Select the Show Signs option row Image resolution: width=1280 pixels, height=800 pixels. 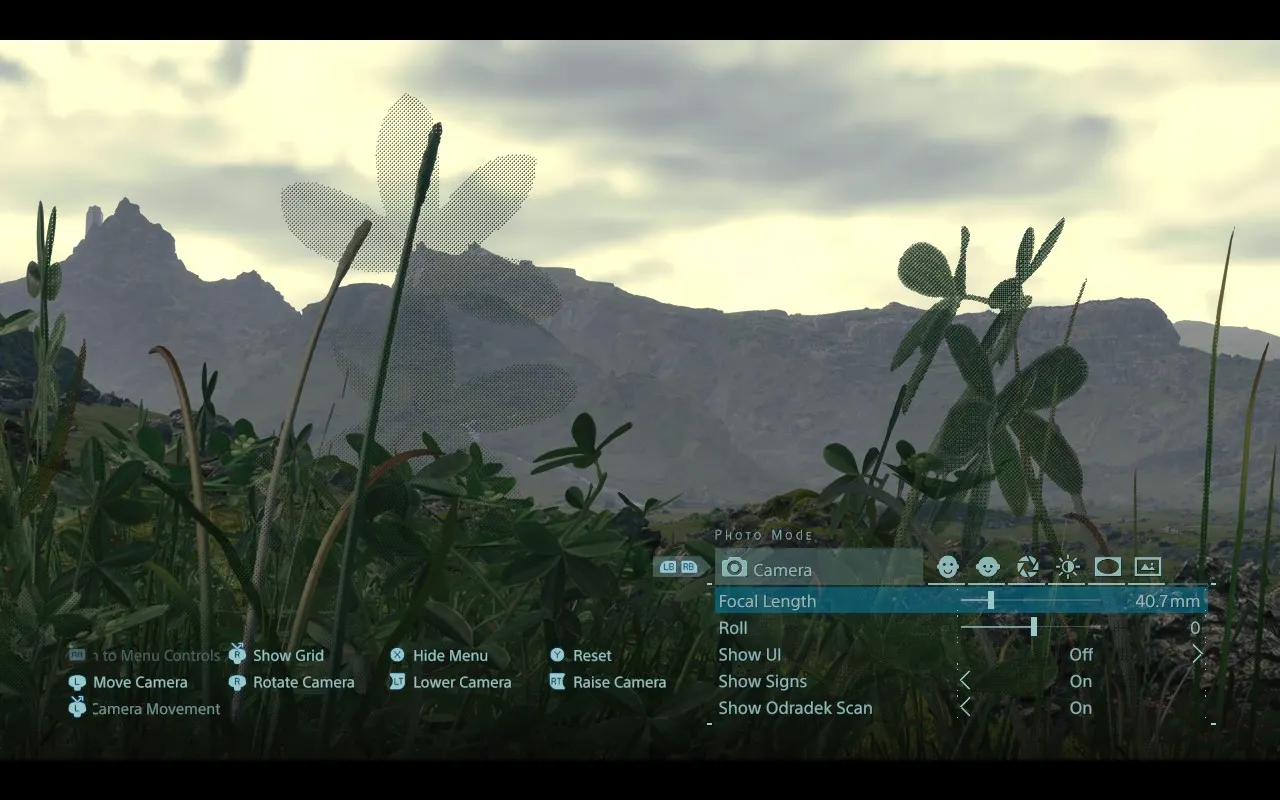(762, 682)
